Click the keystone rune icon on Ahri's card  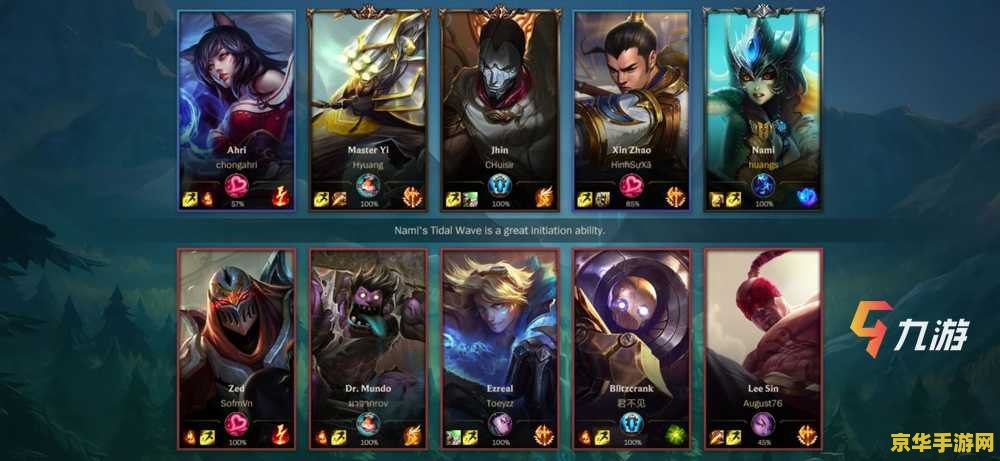point(281,197)
